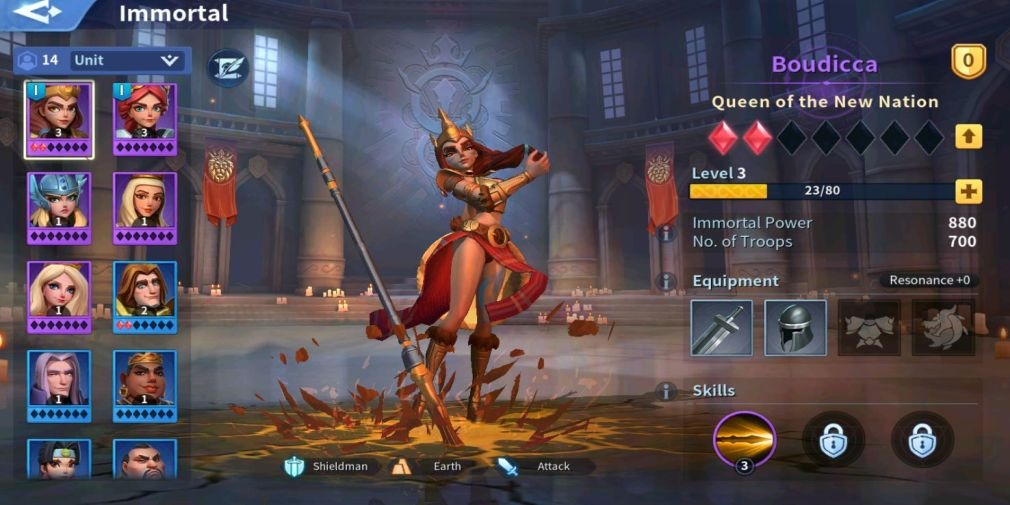Open the gold shield badge showing 0
Viewport: 1010px width, 505px height.
tap(967, 62)
